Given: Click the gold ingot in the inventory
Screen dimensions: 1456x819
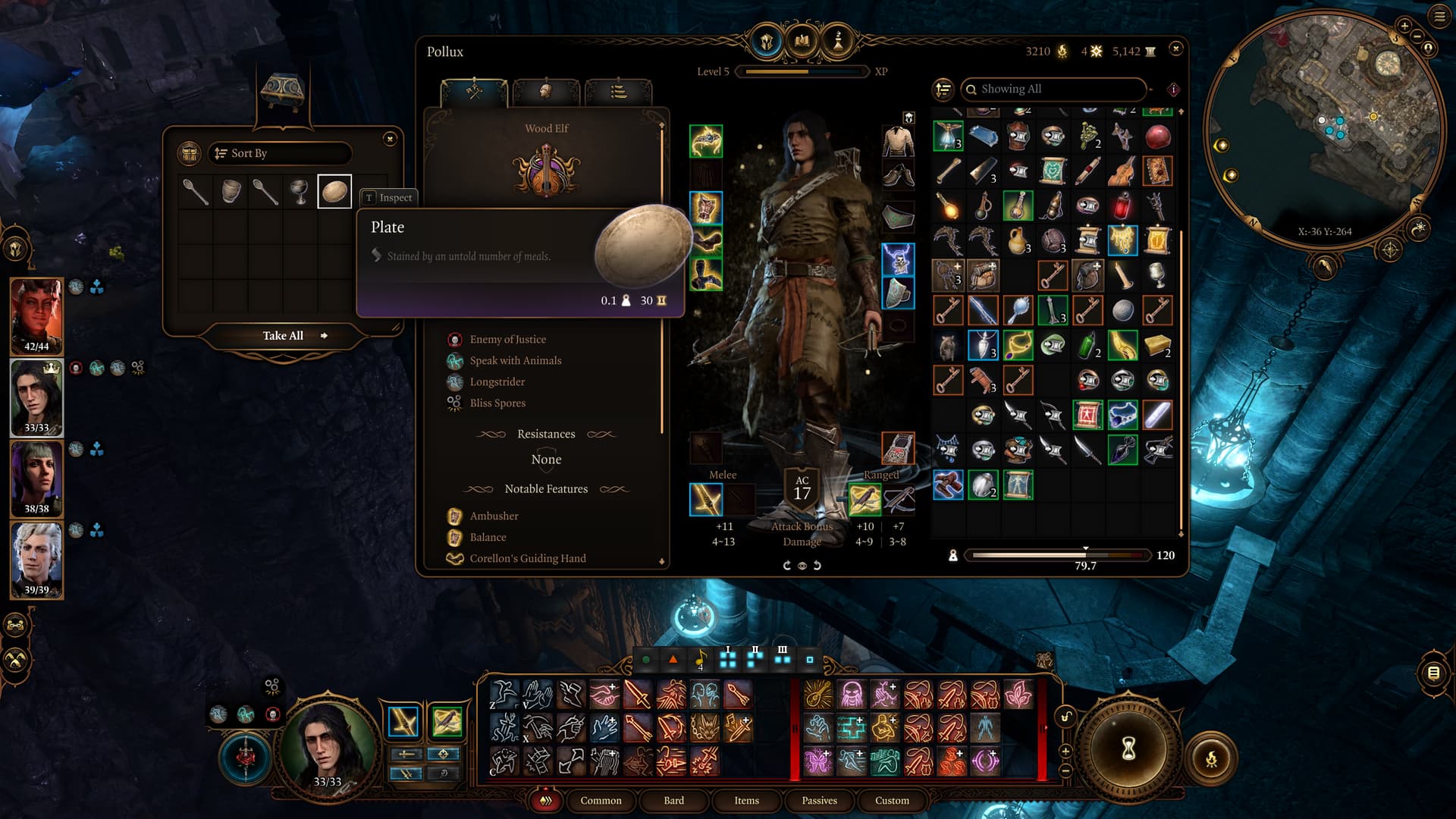Looking at the screenshot, I should pos(1156,346).
